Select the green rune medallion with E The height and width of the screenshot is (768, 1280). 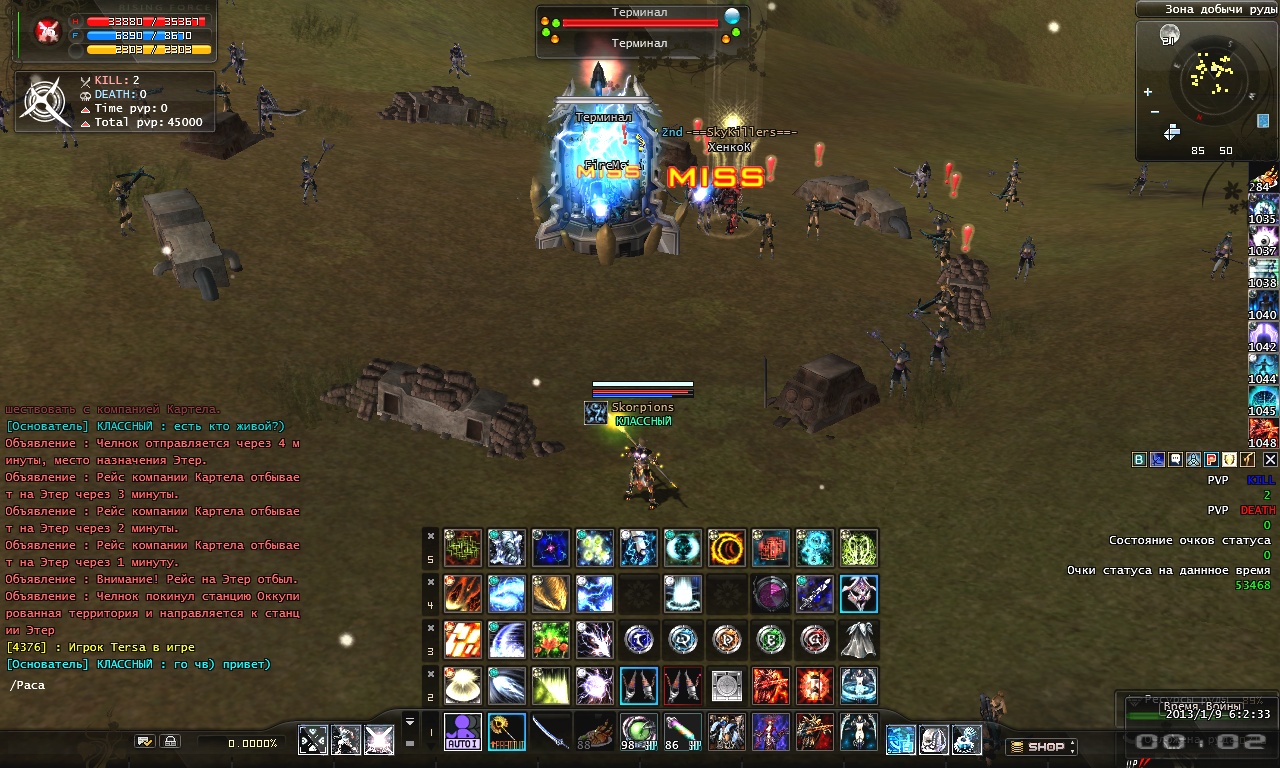coord(770,639)
